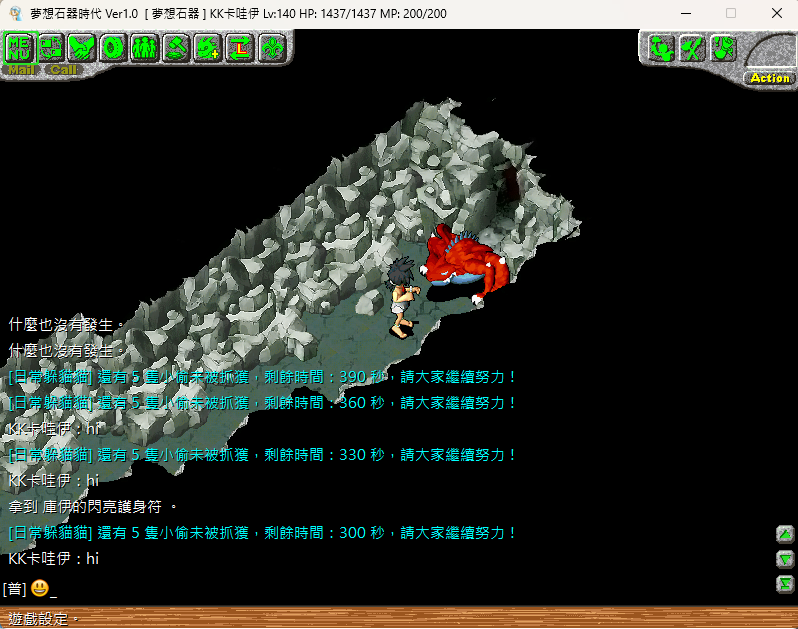Open the MENU button
The image size is (798, 629).
point(20,47)
